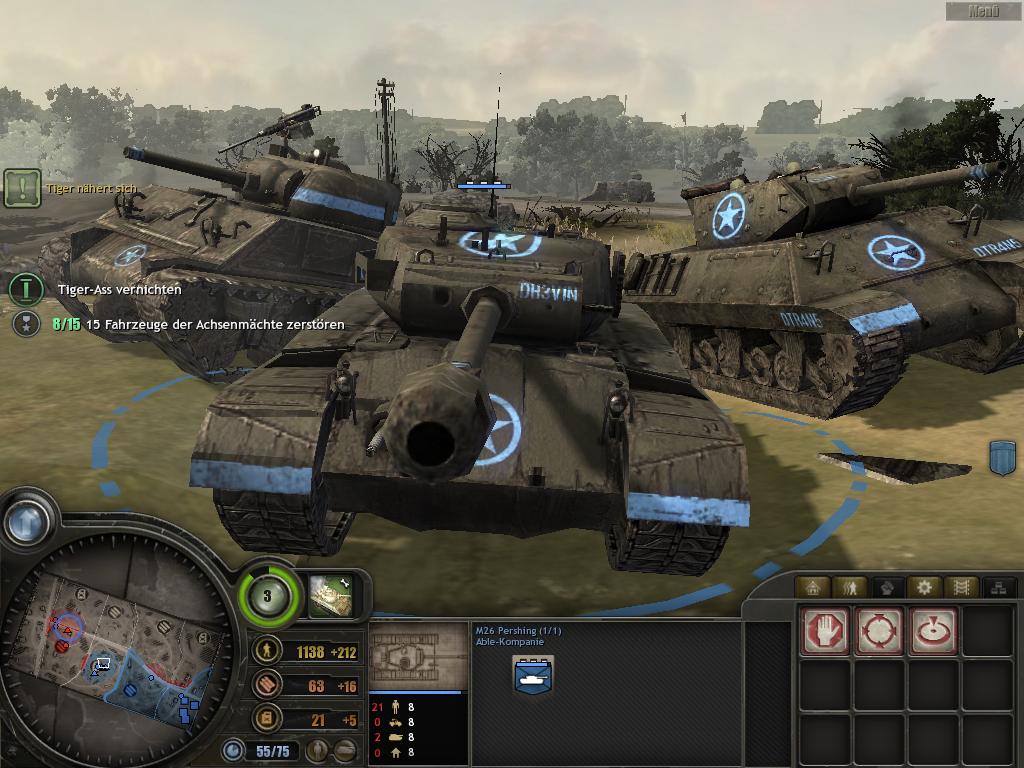The width and height of the screenshot is (1024, 768).
Task: Select the Tiger-Ass vernichten objective
Action: tap(24, 289)
